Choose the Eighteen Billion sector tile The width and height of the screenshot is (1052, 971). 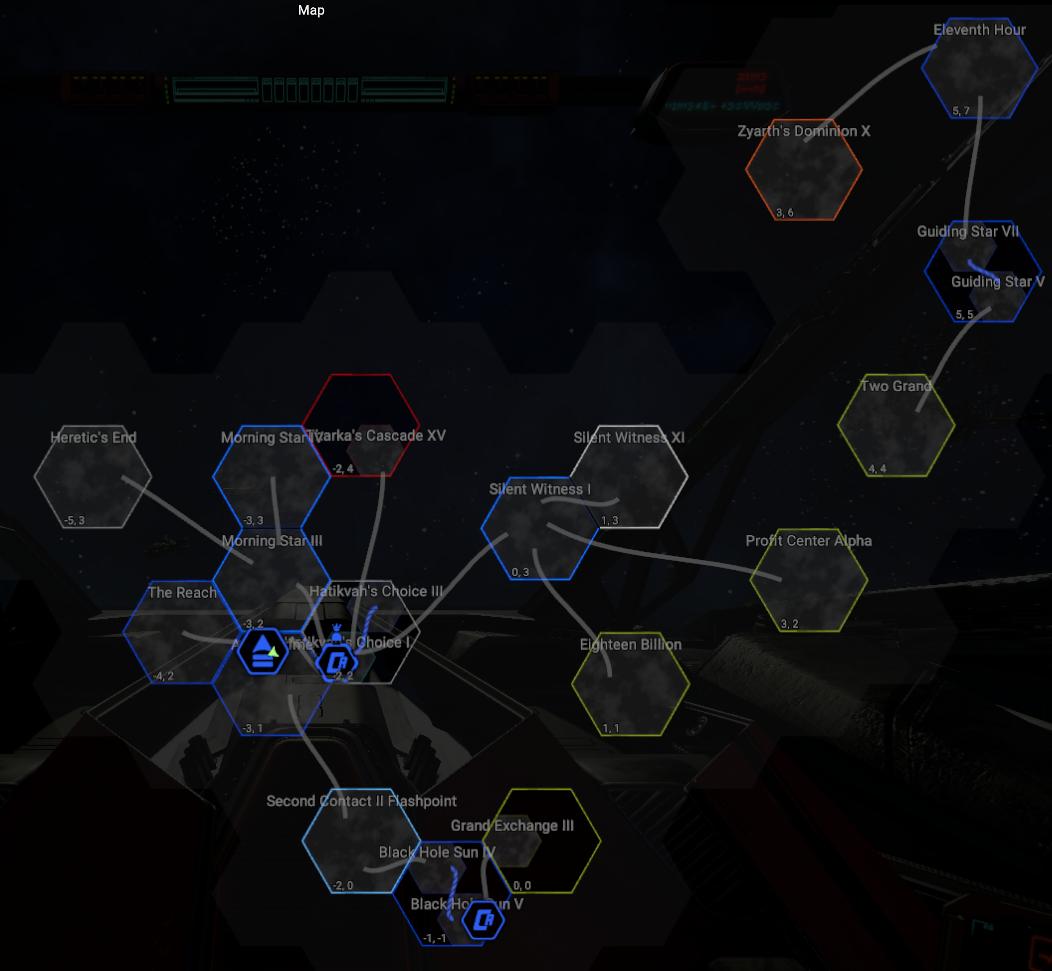click(x=630, y=685)
